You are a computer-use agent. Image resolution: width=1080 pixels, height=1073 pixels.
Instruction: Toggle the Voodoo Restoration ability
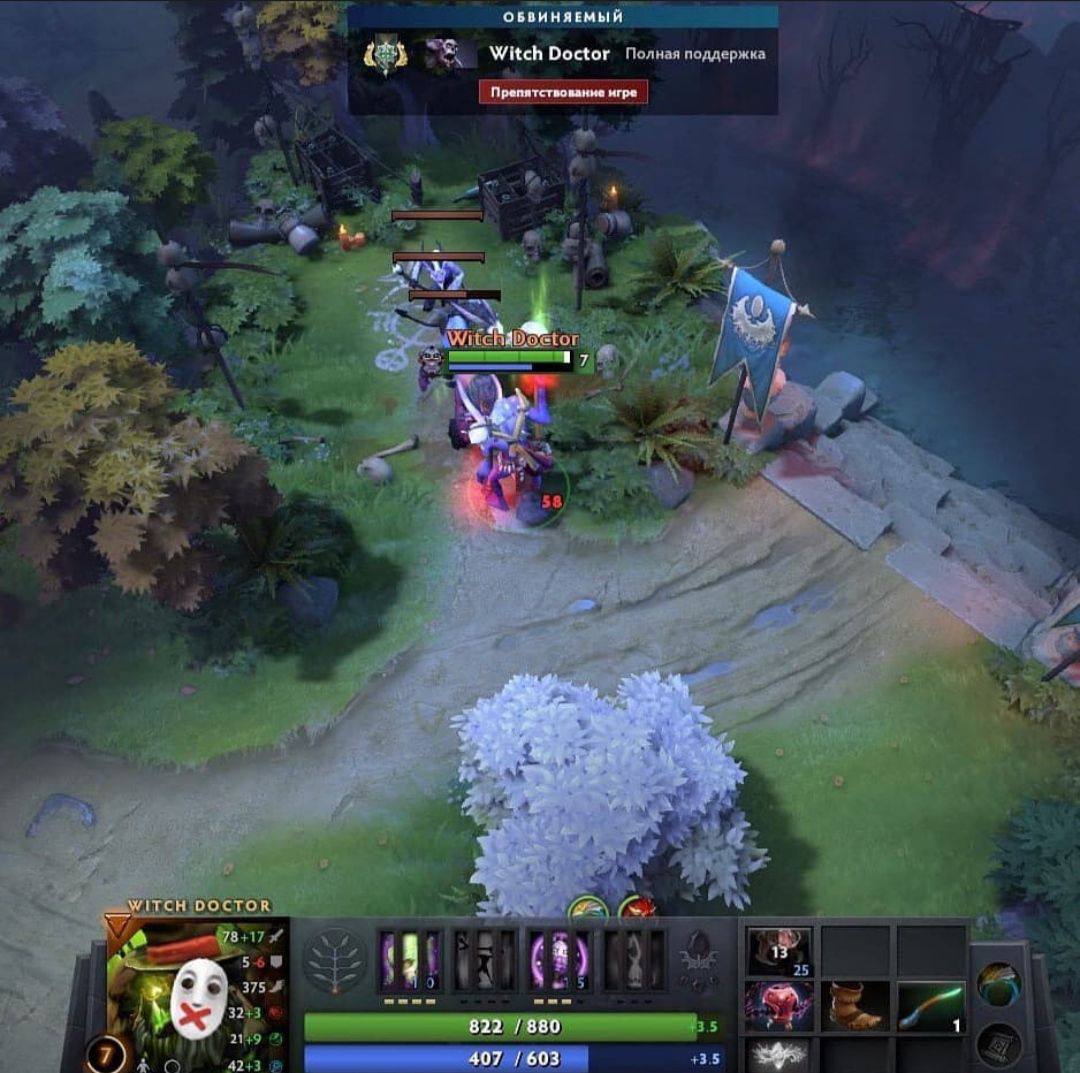[x=485, y=961]
